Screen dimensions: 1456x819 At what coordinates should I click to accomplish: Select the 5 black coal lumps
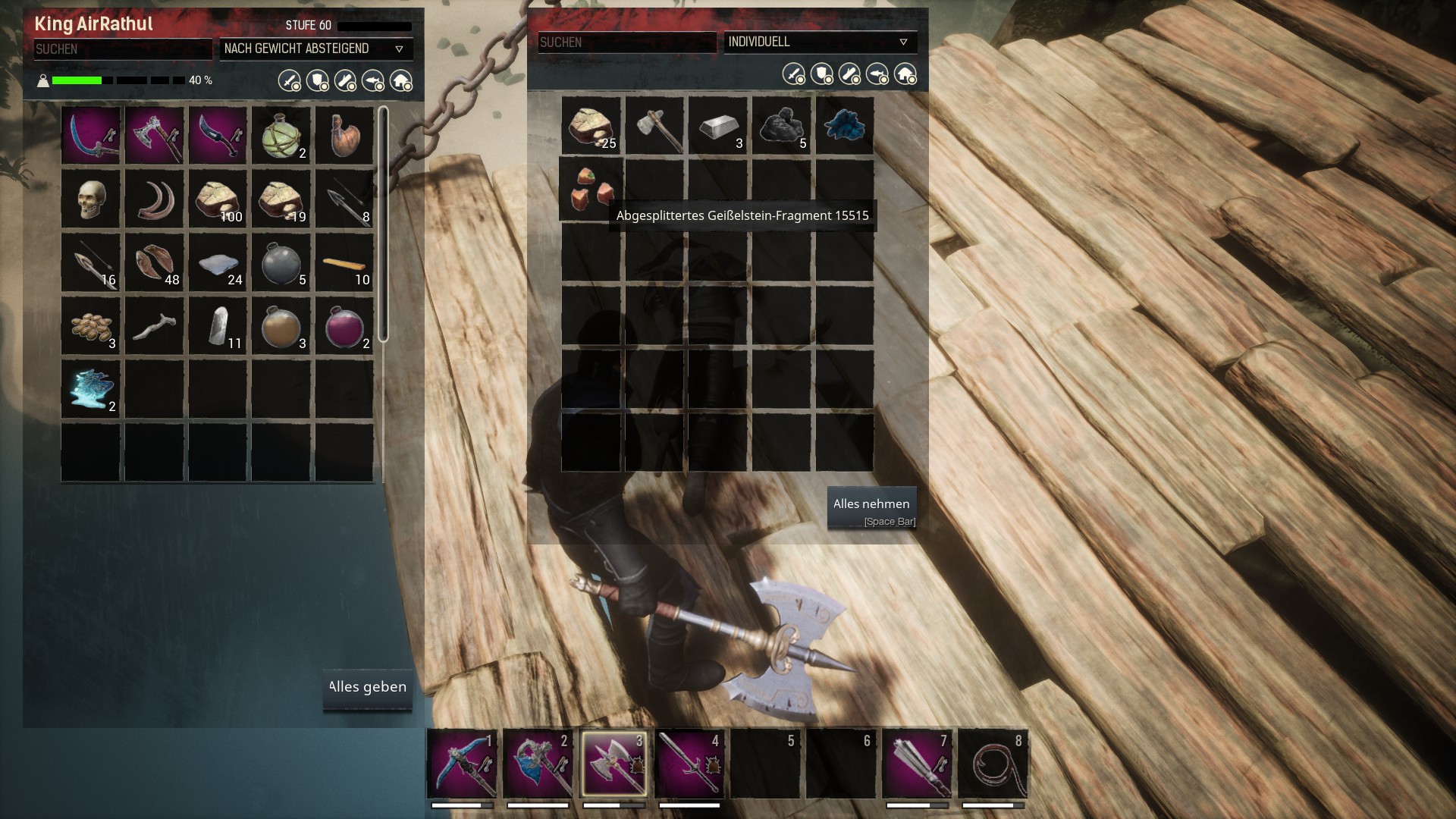pyautogui.click(x=782, y=125)
